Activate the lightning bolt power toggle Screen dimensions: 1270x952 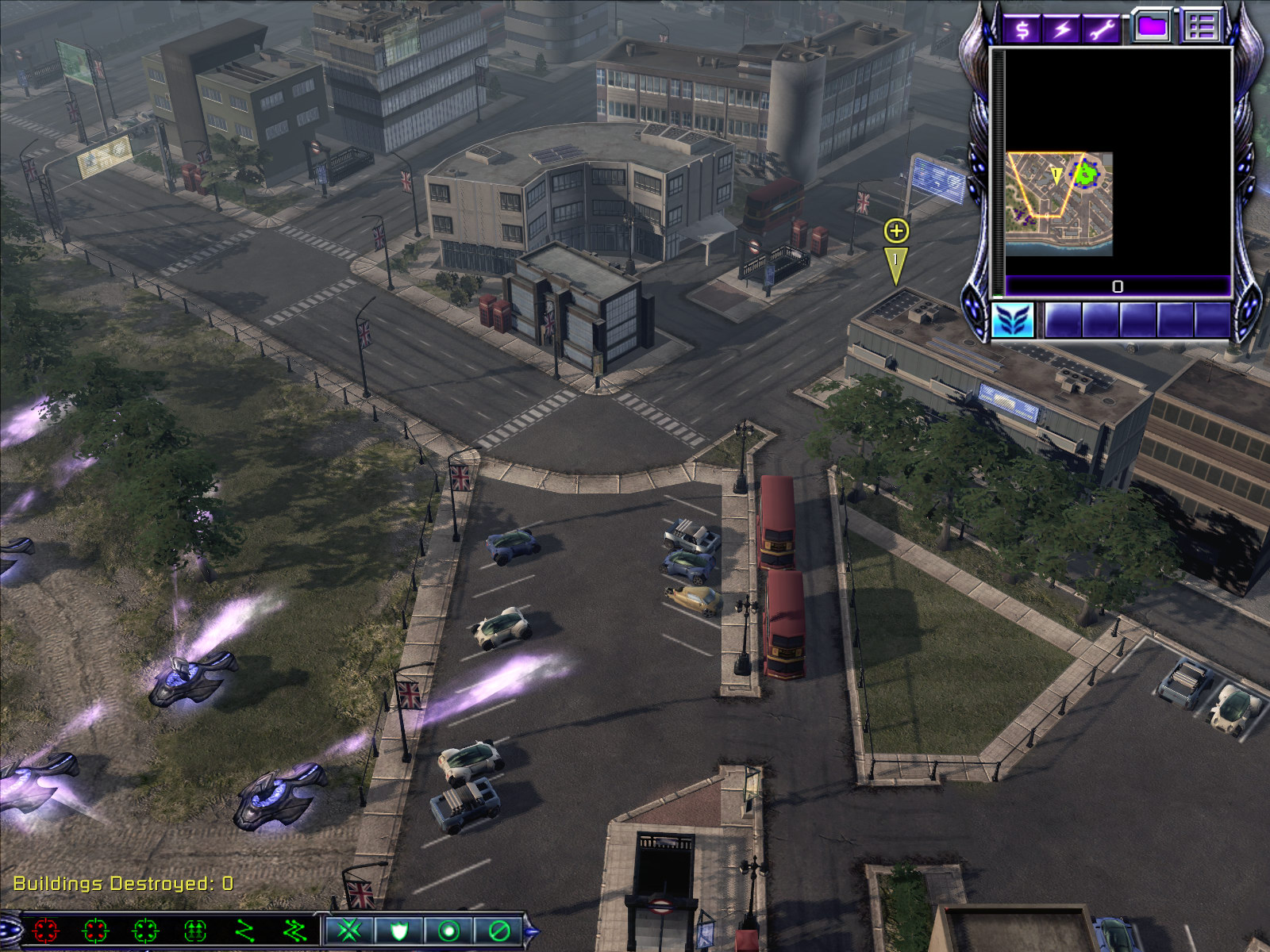click(x=1062, y=29)
